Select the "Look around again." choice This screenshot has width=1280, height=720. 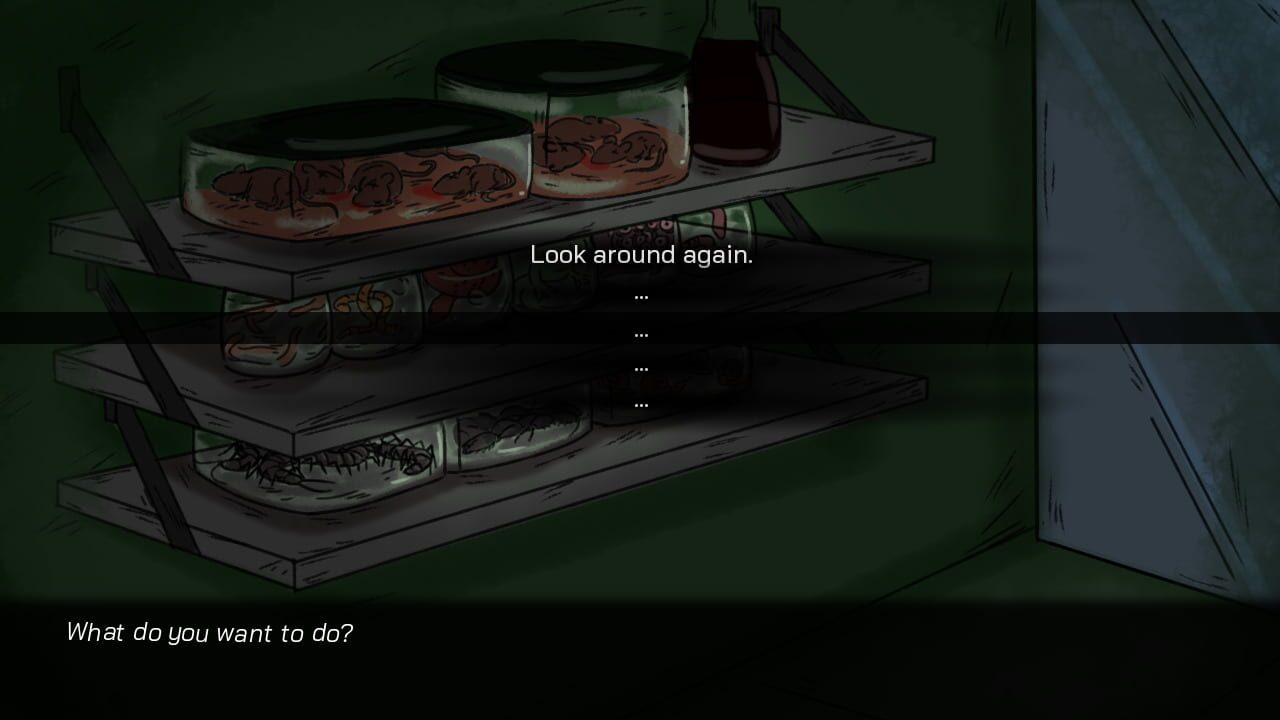point(643,255)
